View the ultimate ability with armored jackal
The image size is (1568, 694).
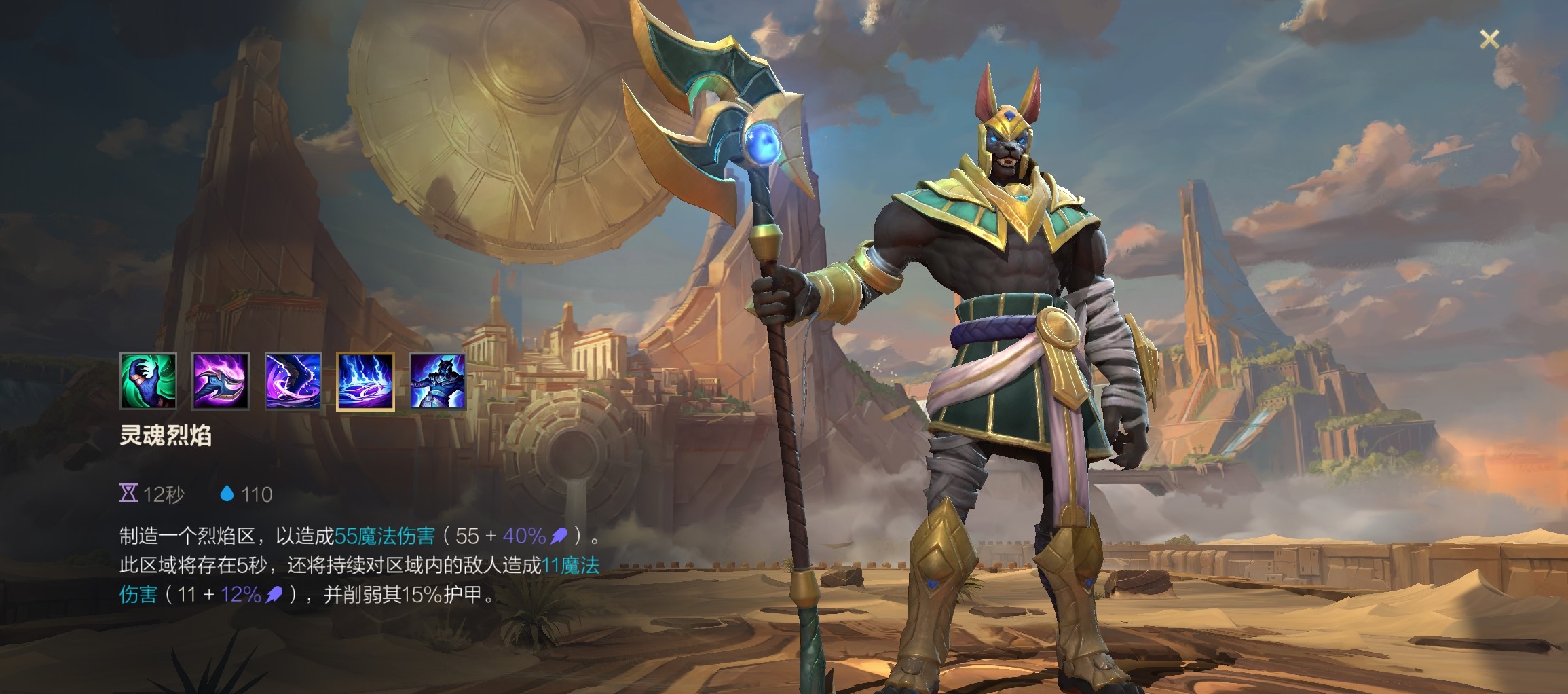pos(438,381)
